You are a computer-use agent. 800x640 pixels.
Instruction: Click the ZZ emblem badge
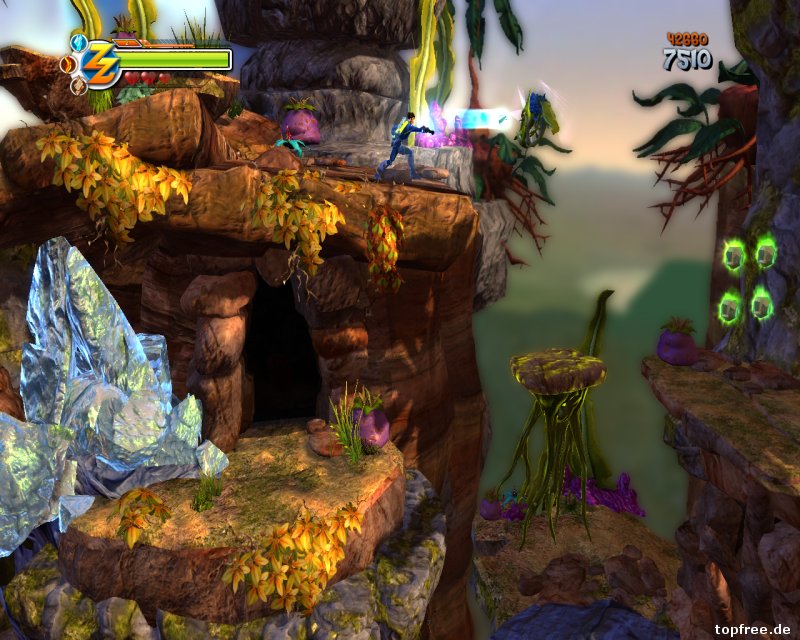click(101, 64)
